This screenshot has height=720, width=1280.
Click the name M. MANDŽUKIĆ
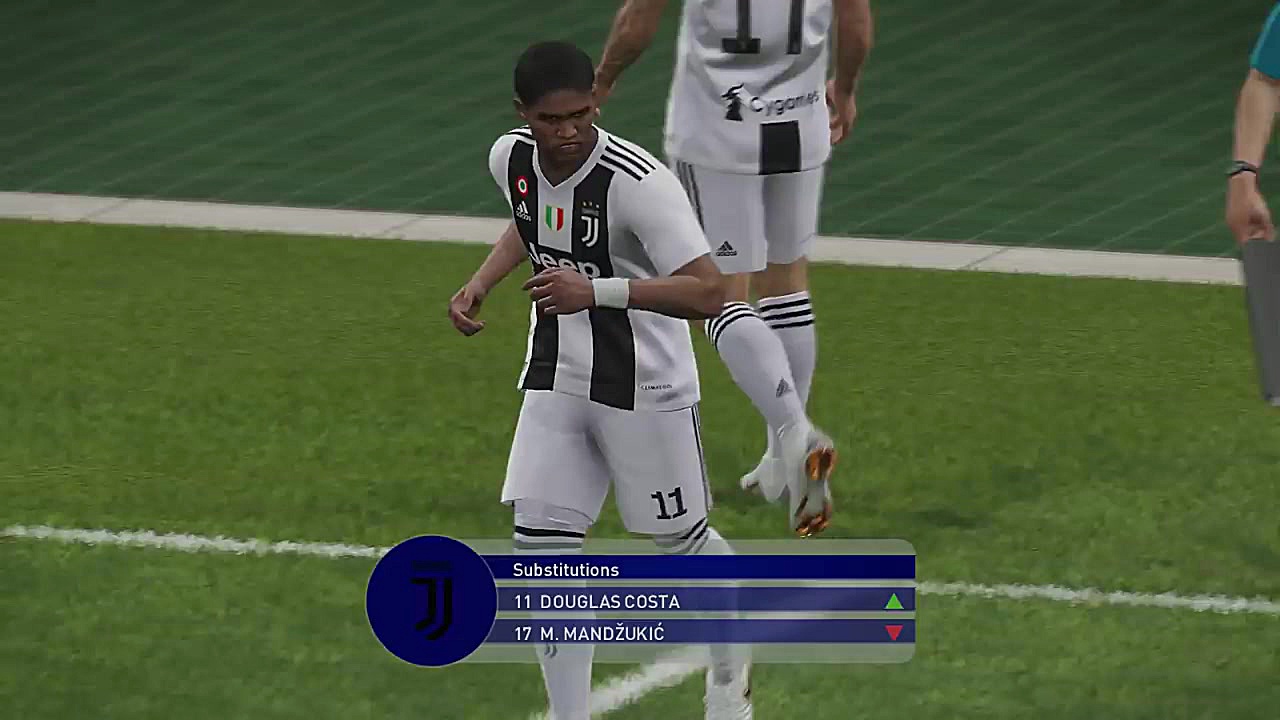point(603,632)
